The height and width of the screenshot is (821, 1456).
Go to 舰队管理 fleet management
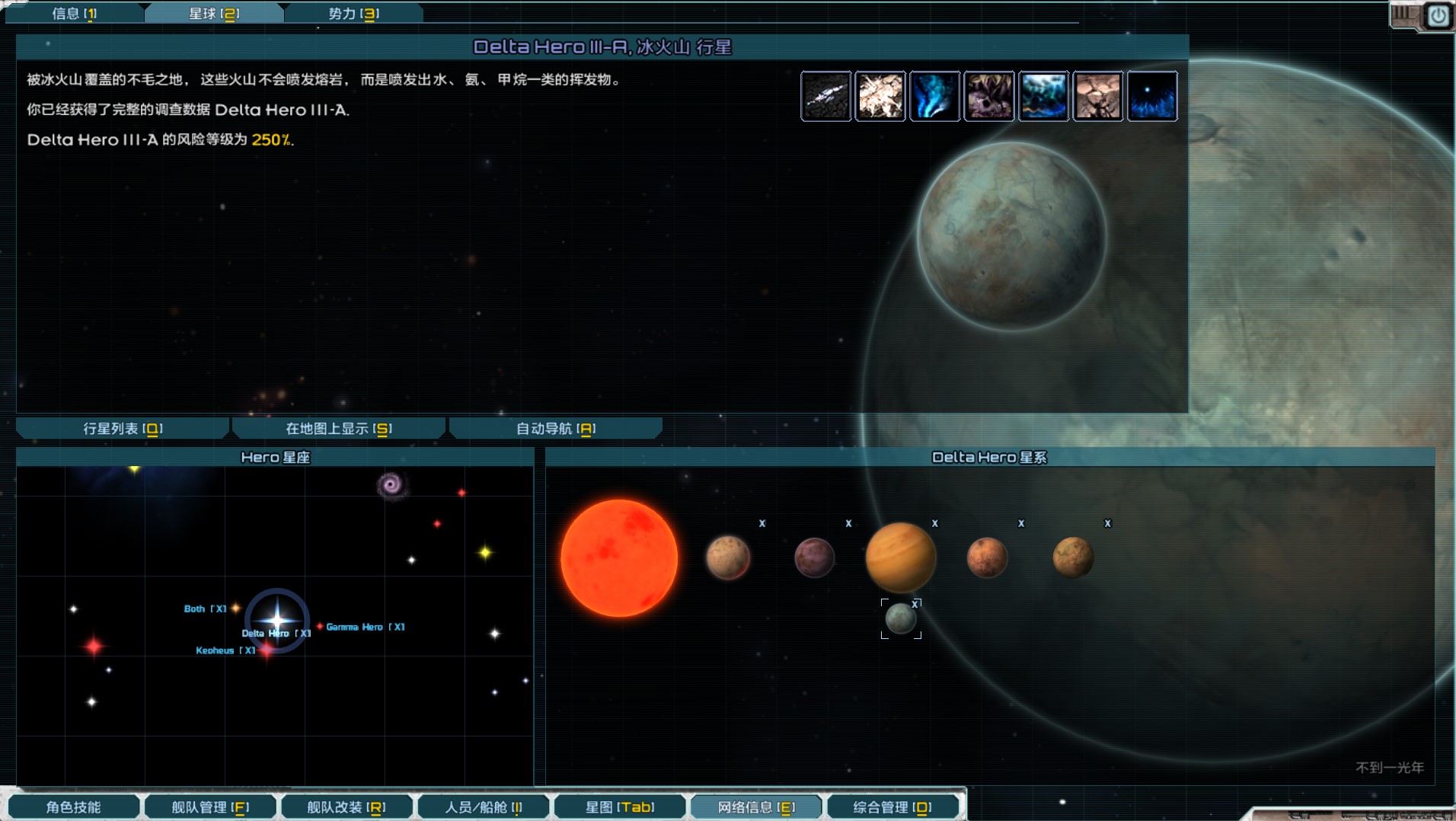click(210, 807)
